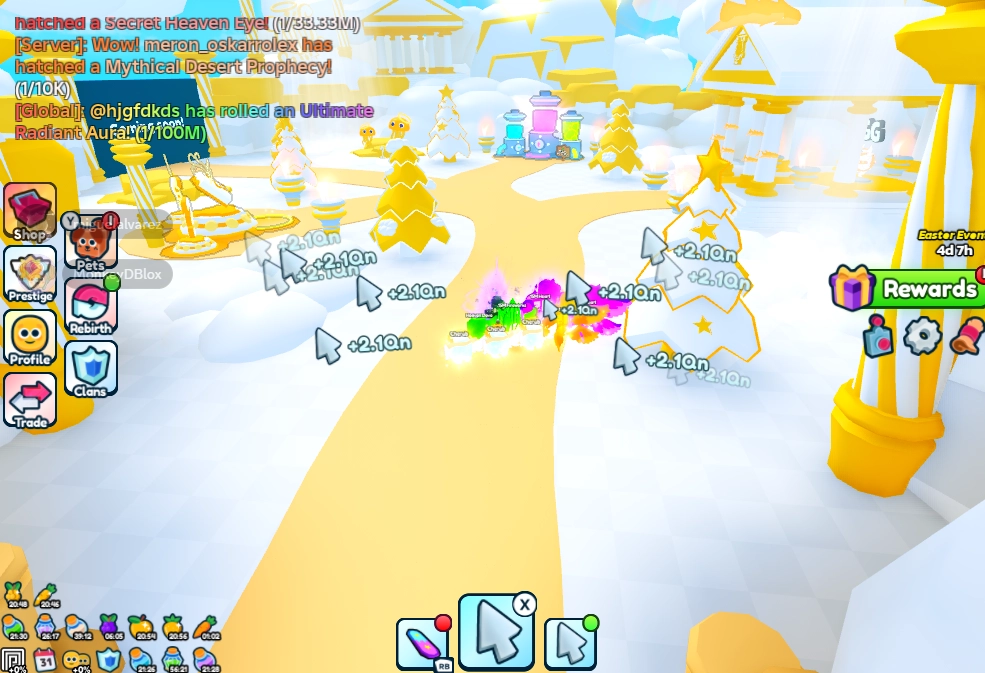This screenshot has height=673, width=985.
Task: Click the golden apple boost icon
Action: tap(141, 627)
